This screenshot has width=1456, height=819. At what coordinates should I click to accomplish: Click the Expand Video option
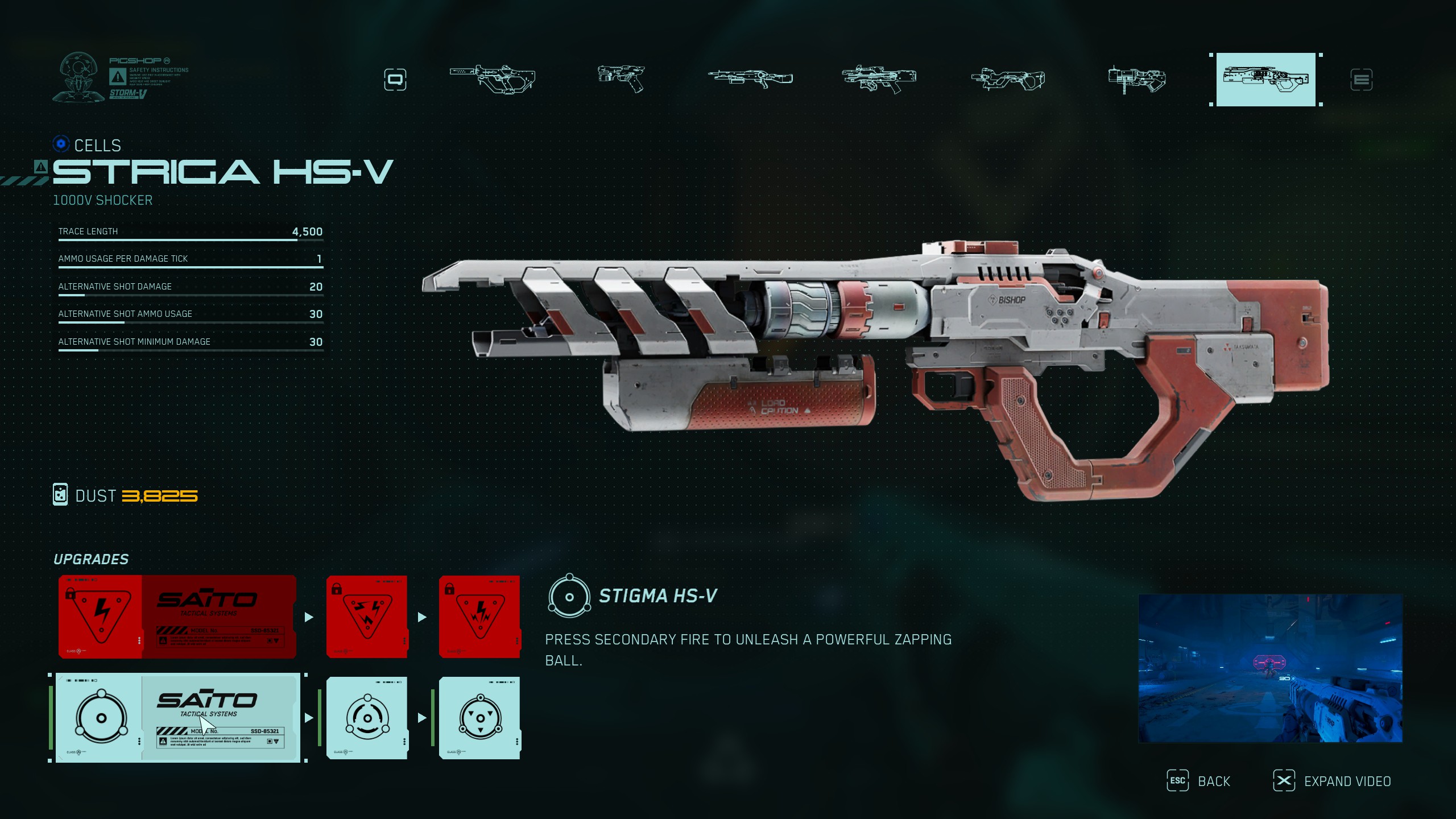[1332, 781]
